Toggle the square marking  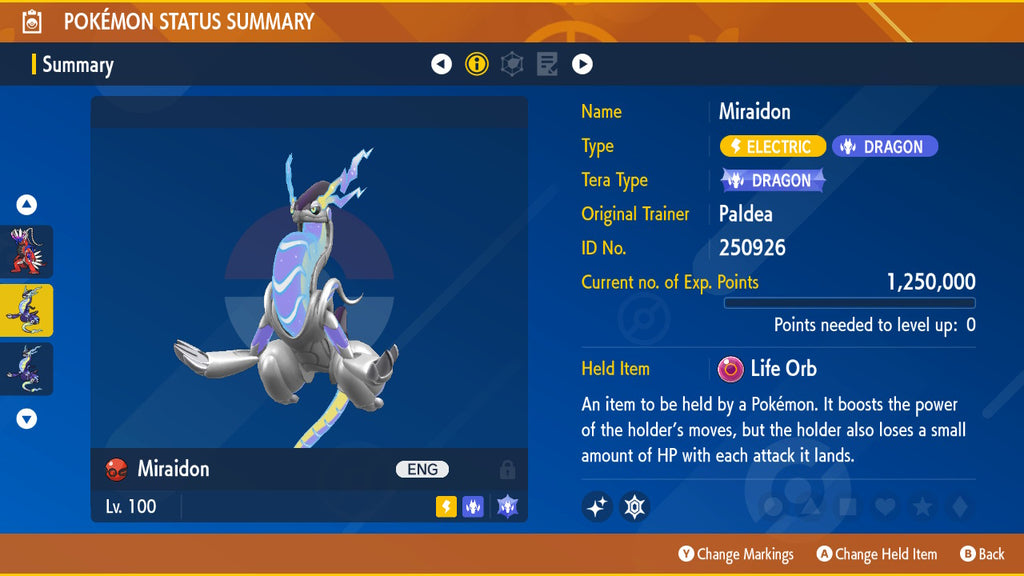click(847, 507)
